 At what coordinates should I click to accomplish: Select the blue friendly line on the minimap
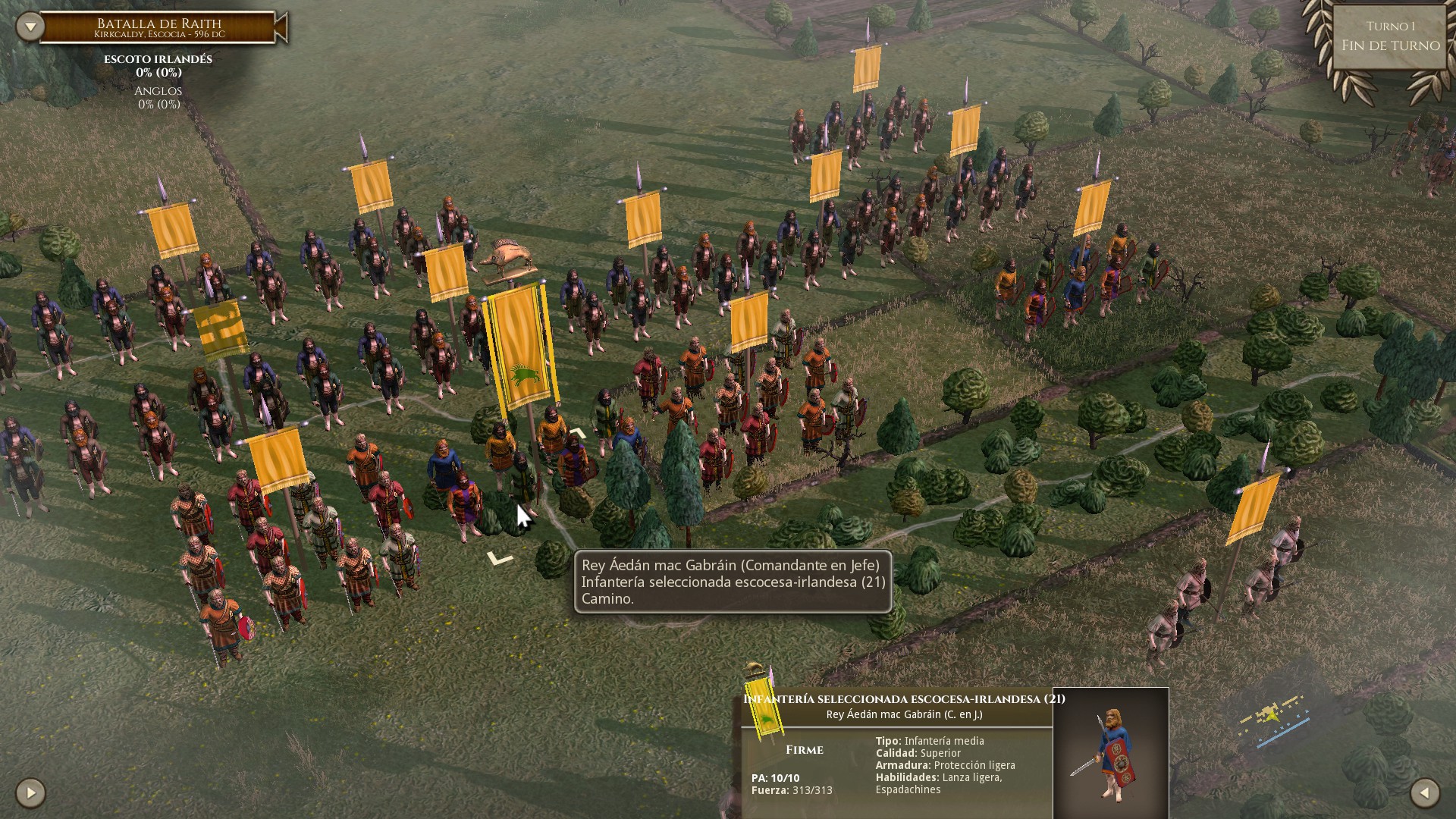click(x=1282, y=733)
